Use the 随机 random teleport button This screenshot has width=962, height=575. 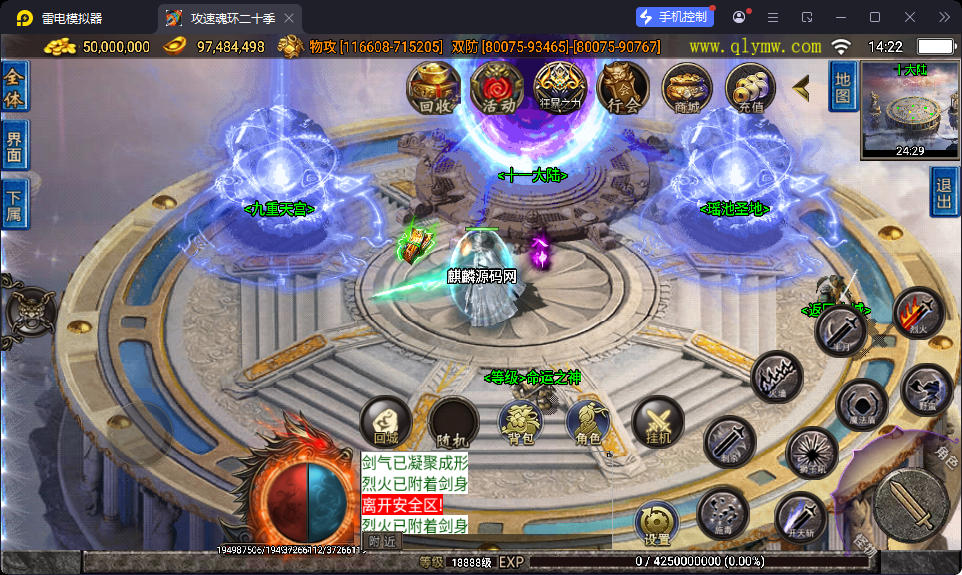coord(453,421)
